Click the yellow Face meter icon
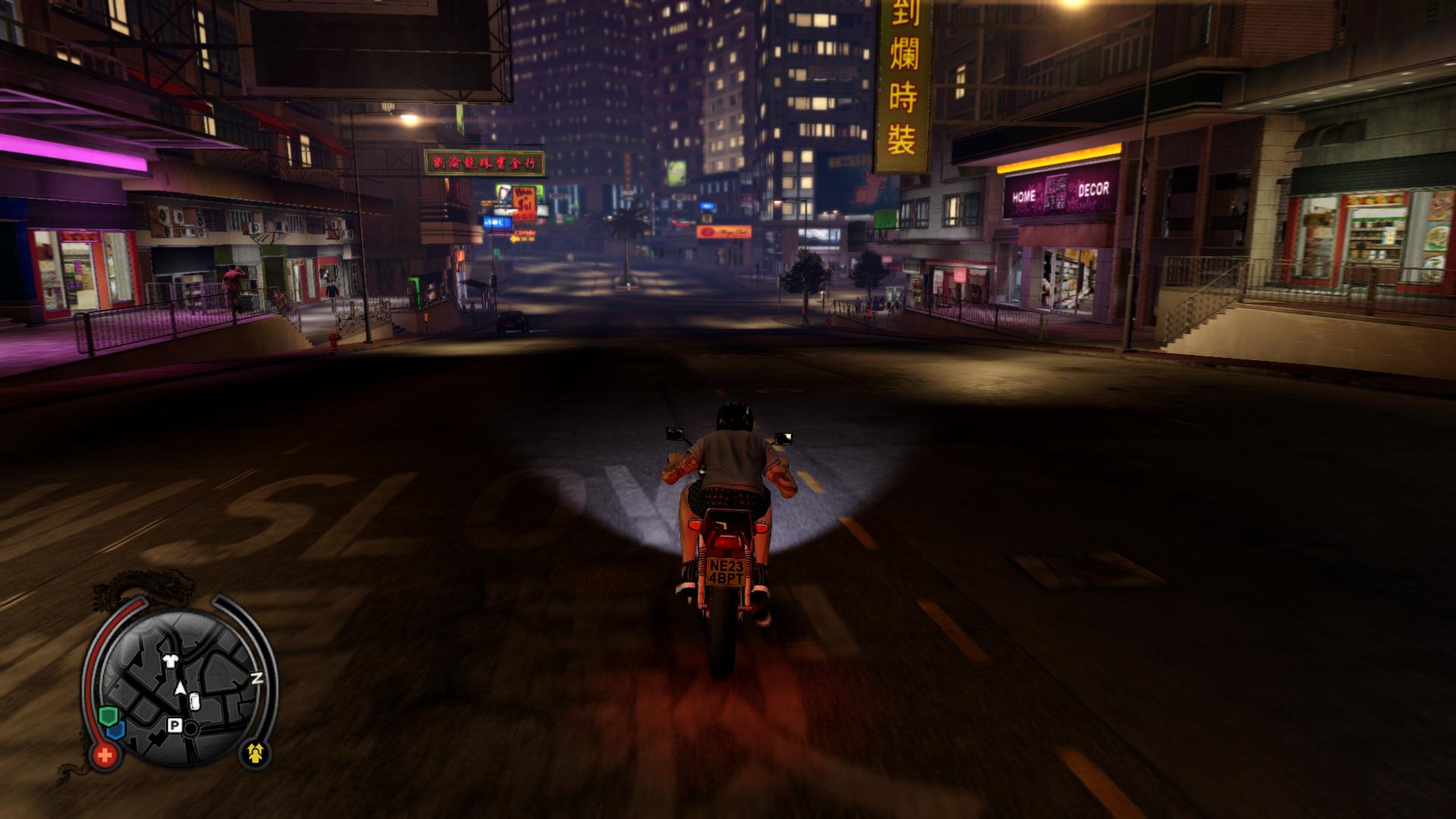Image resolution: width=1456 pixels, height=819 pixels. pyautogui.click(x=256, y=752)
